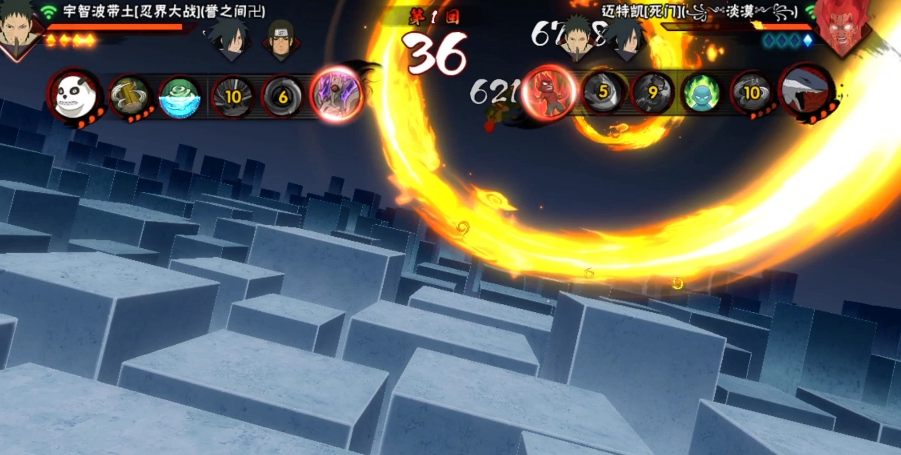
Task: Select the glowing red Might Guy skill
Action: 548,92
